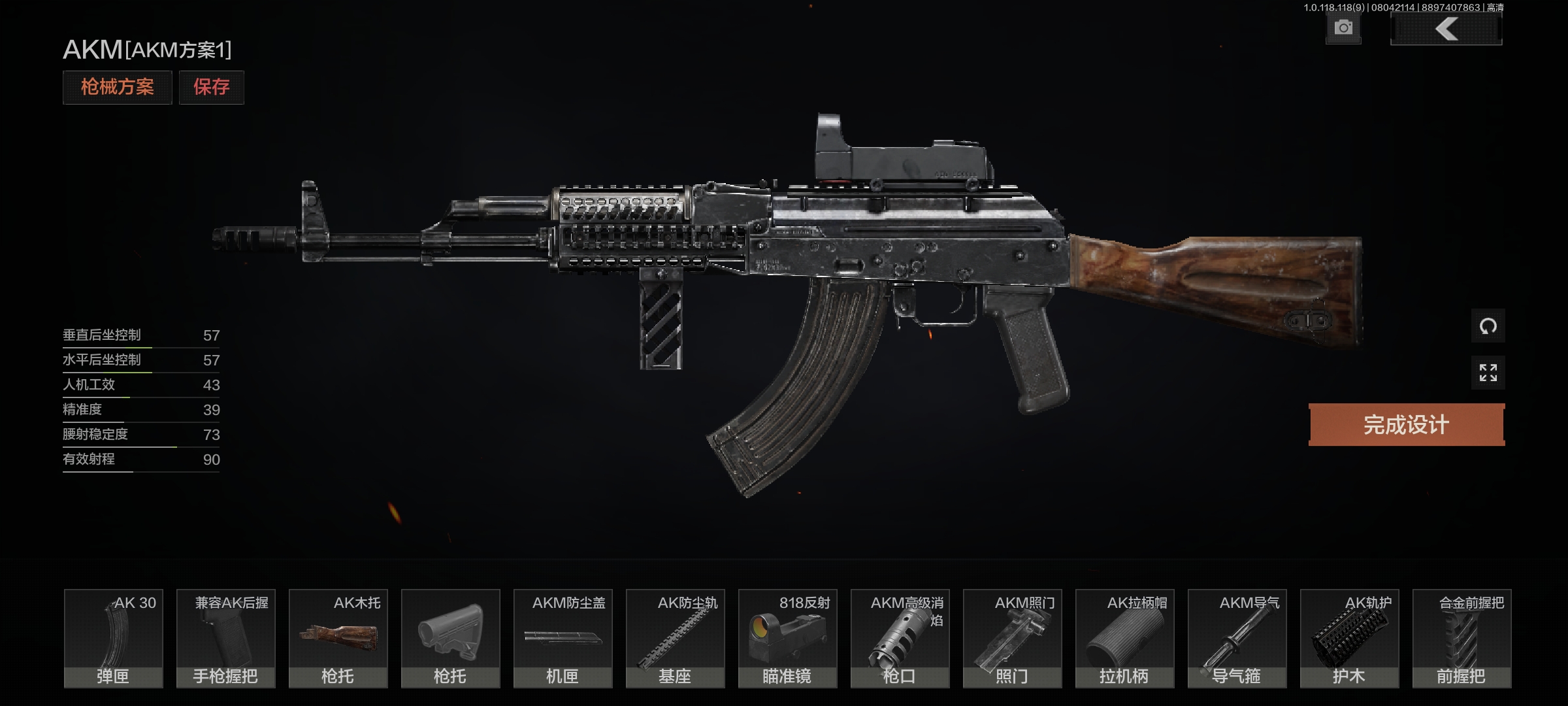Screen dimensions: 1568x706
Task: Choose the 兼容AK后握 pistol grip slot
Action: click(x=225, y=638)
